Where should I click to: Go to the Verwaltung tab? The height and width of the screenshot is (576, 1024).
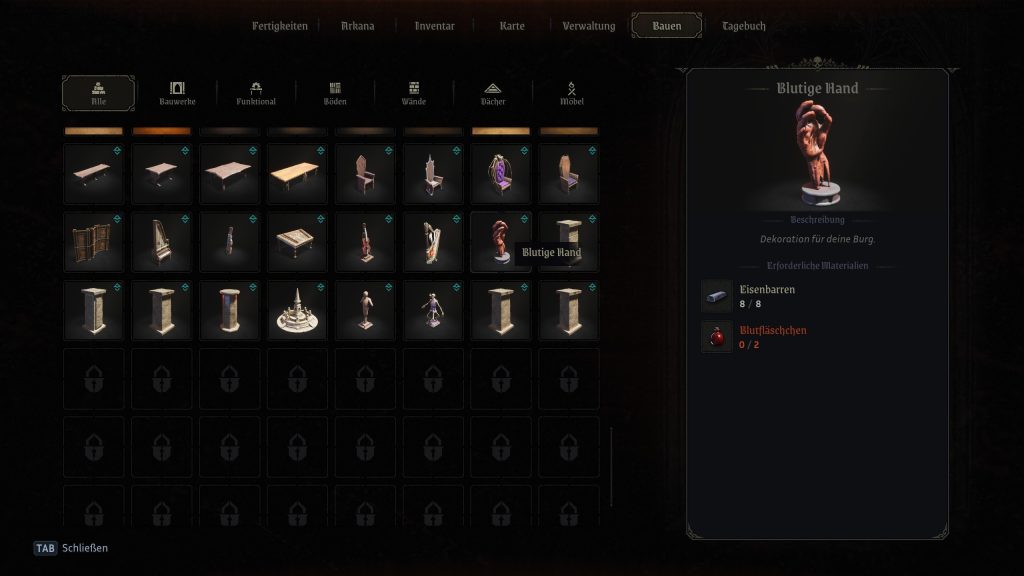click(x=589, y=26)
